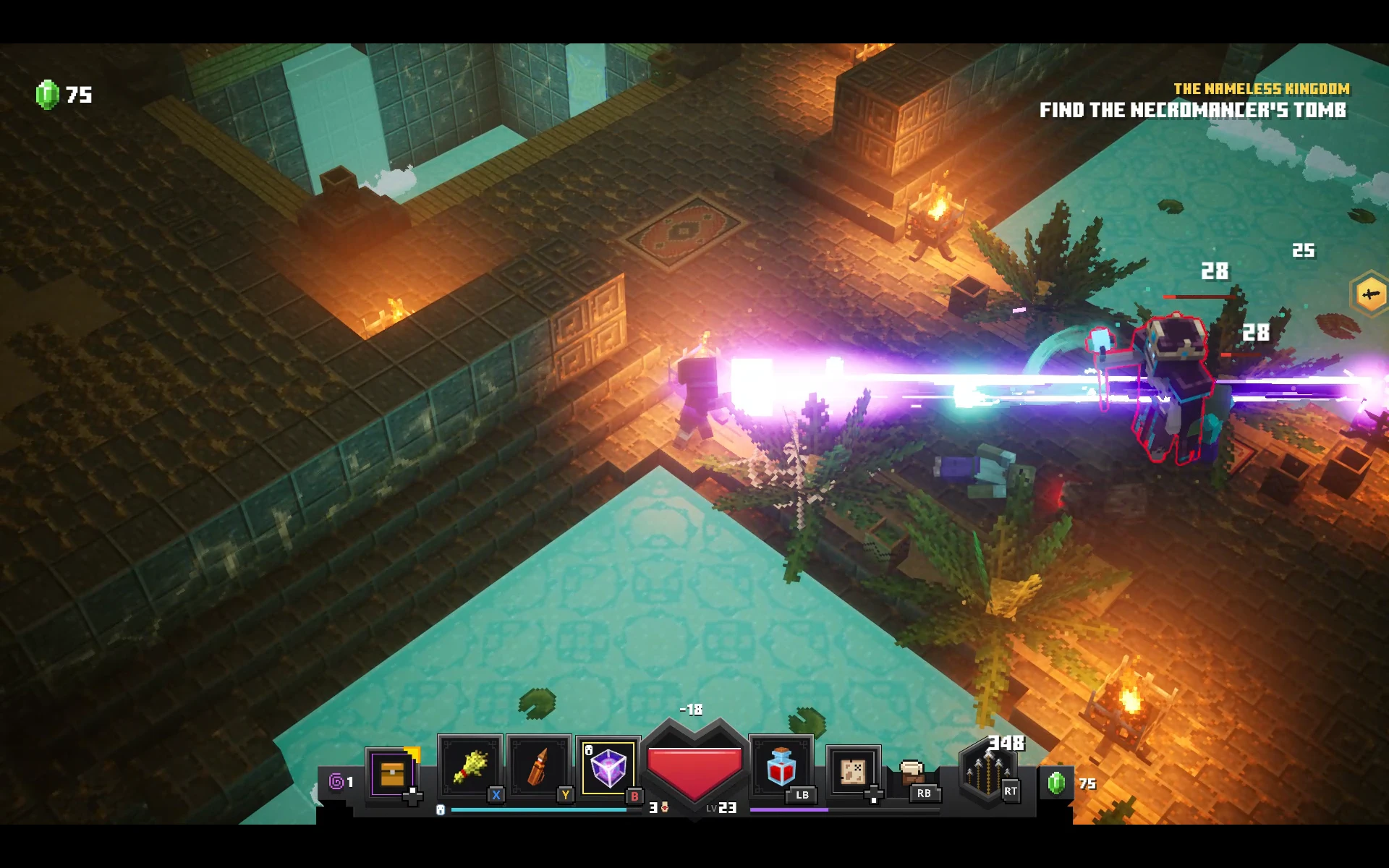Open the inventory chest slot
The height and width of the screenshot is (868, 1389).
391,773
